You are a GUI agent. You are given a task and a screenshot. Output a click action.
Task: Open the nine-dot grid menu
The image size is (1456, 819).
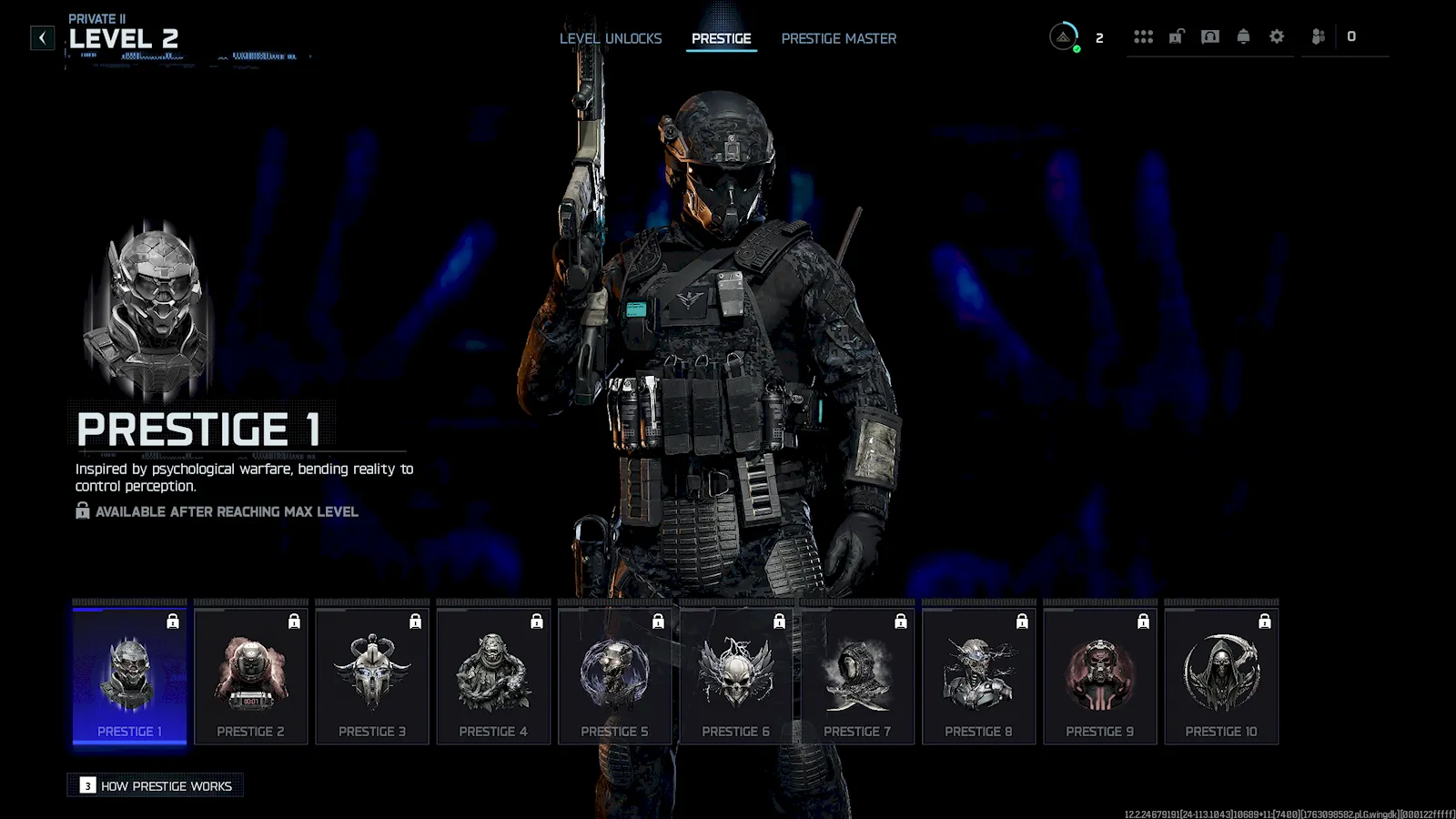[1143, 36]
